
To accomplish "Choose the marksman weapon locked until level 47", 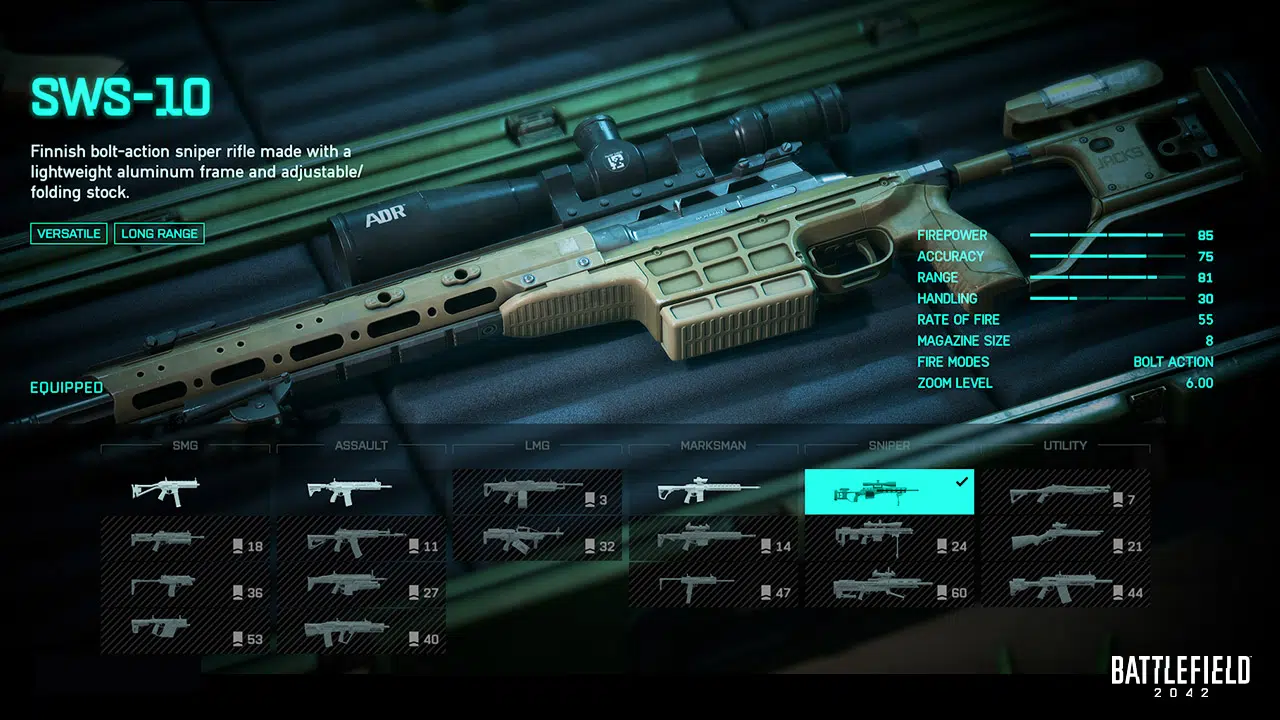I will coord(713,586).
